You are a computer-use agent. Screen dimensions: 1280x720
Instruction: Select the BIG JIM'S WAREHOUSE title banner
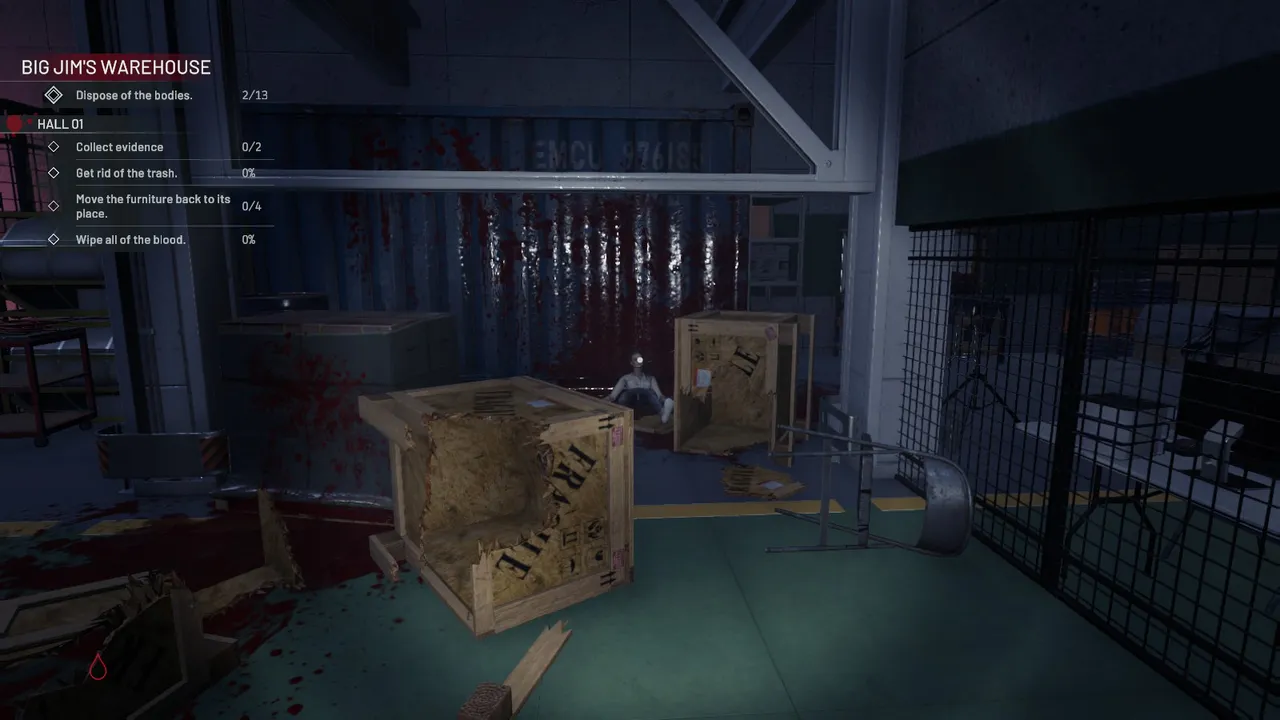point(115,67)
